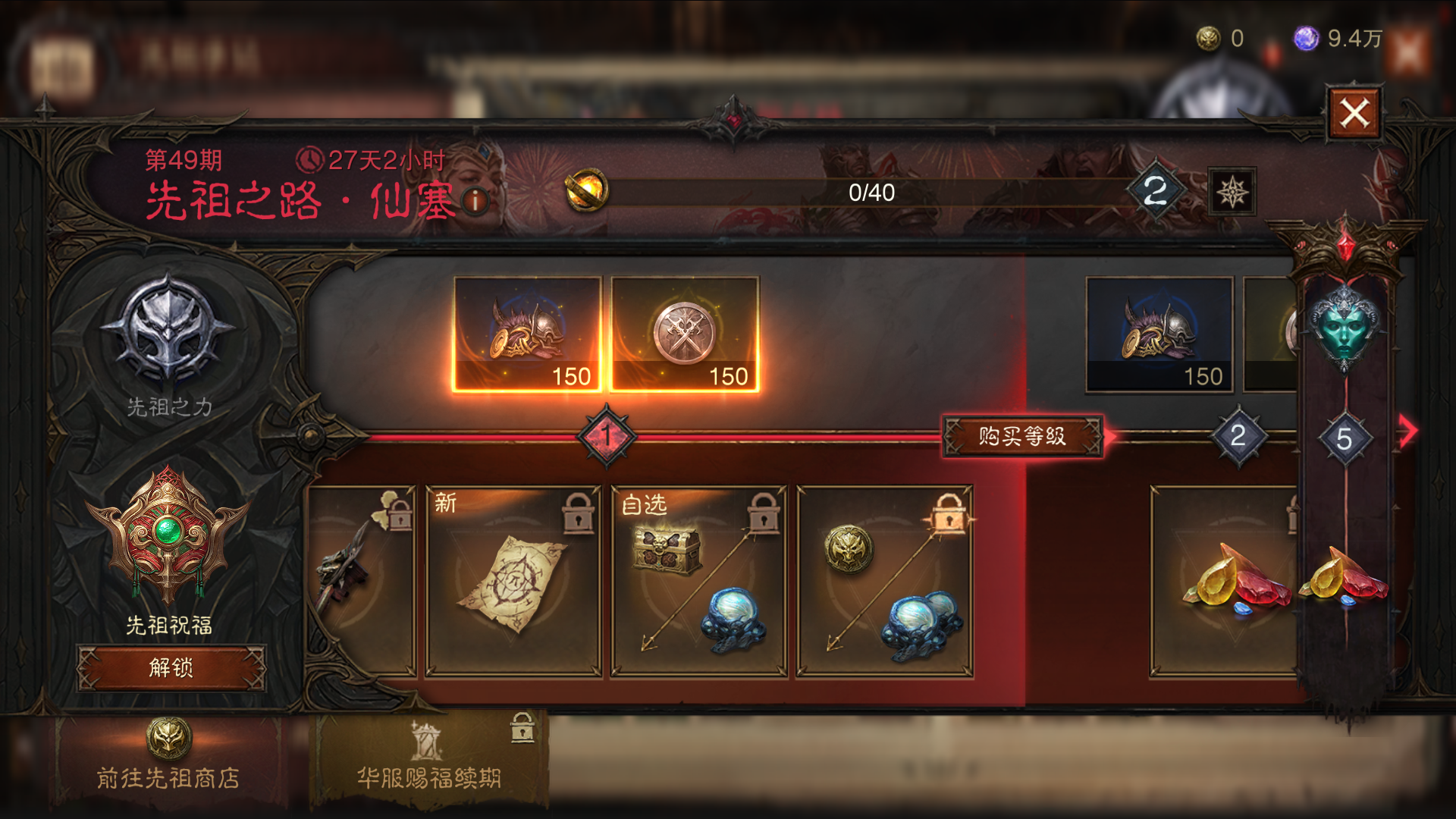Close the battle pass panel
This screenshot has width=1456, height=819.
pos(1354,114)
